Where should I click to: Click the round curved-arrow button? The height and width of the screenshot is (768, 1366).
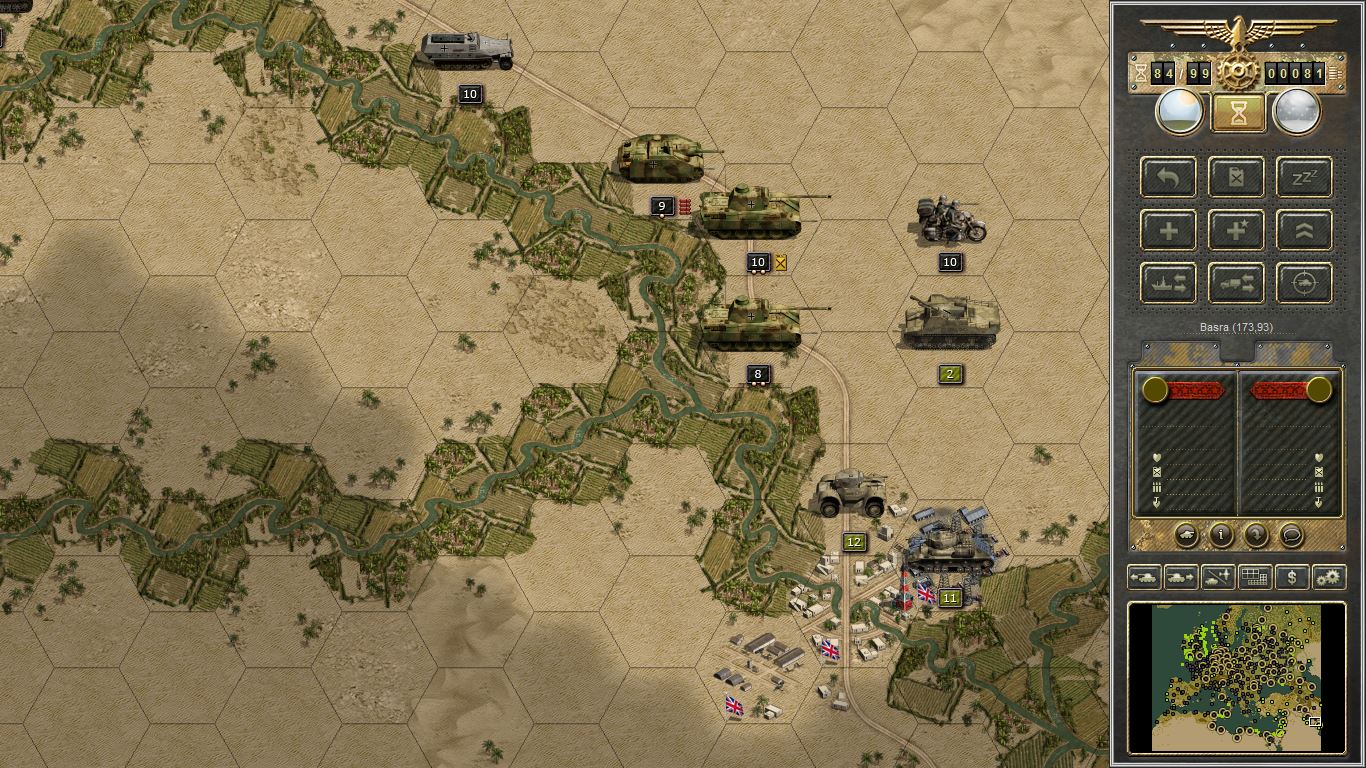click(x=1256, y=535)
